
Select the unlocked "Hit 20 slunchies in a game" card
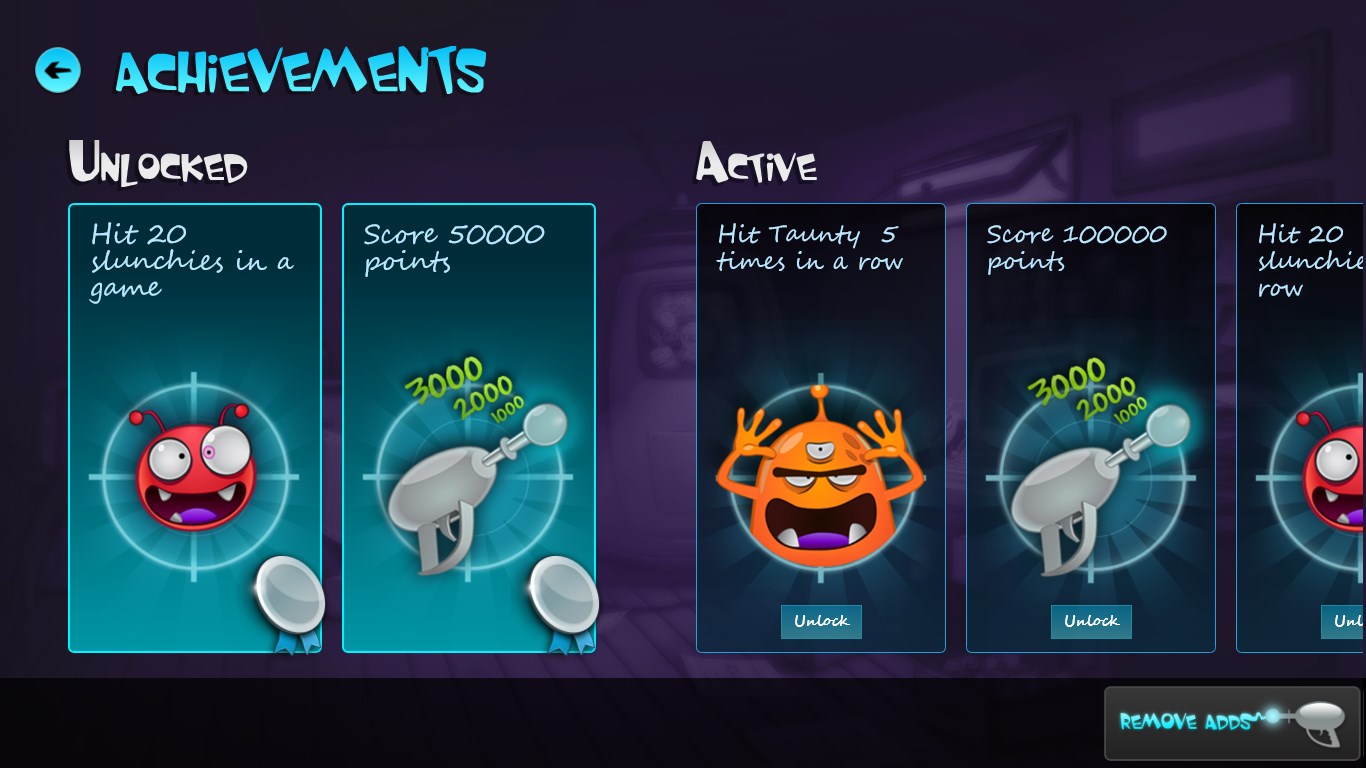pyautogui.click(x=195, y=428)
